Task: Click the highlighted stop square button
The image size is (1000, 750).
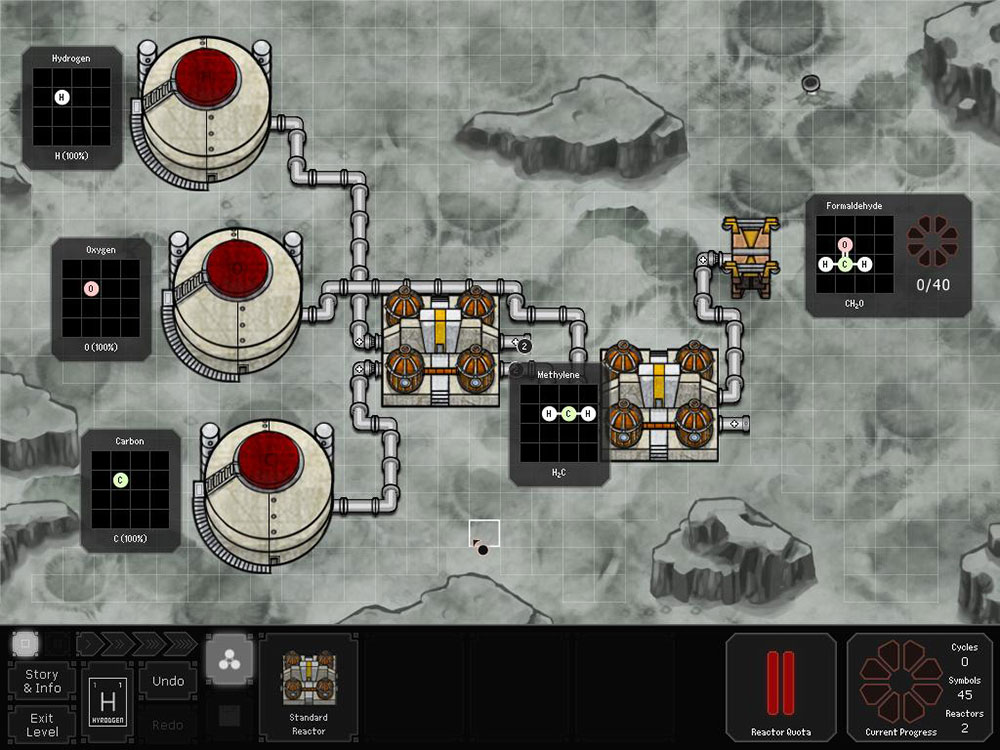Action: (x=26, y=643)
